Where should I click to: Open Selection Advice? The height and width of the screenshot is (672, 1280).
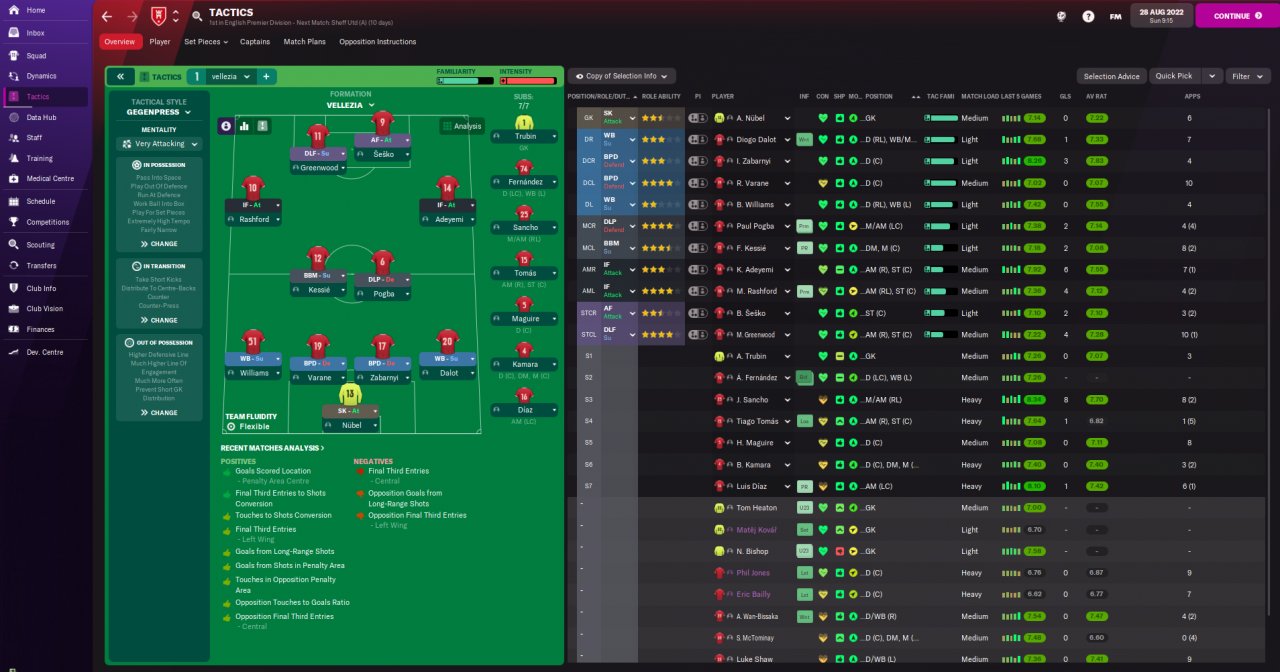1111,76
